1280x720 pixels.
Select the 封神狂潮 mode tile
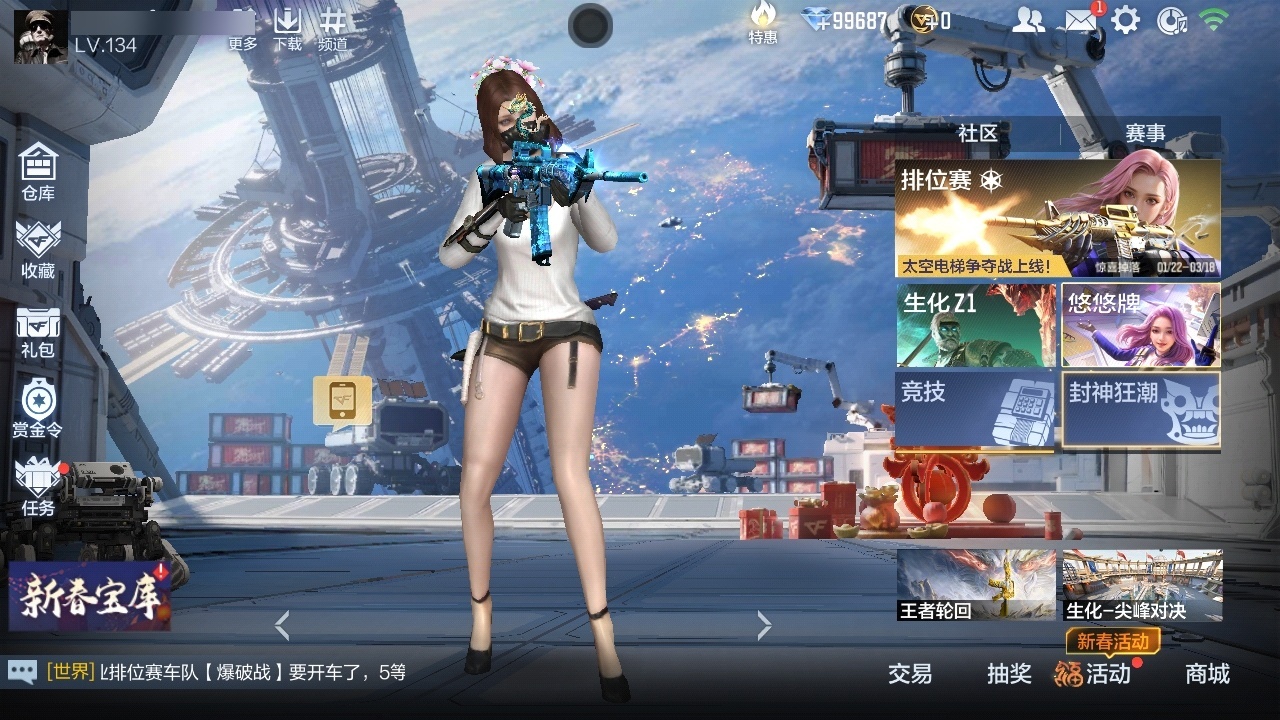(x=1140, y=409)
